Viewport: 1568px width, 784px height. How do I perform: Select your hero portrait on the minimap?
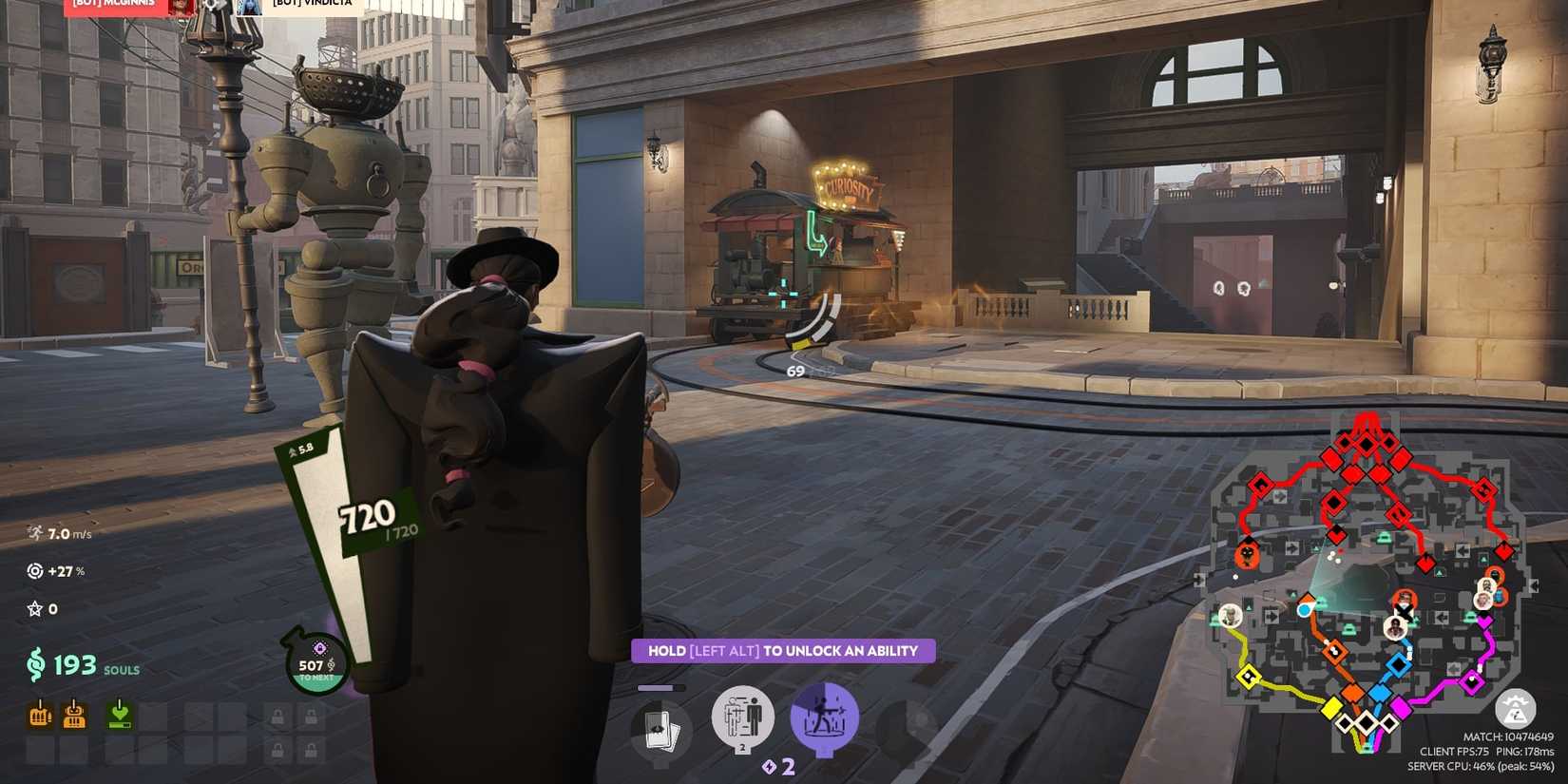point(1304,609)
